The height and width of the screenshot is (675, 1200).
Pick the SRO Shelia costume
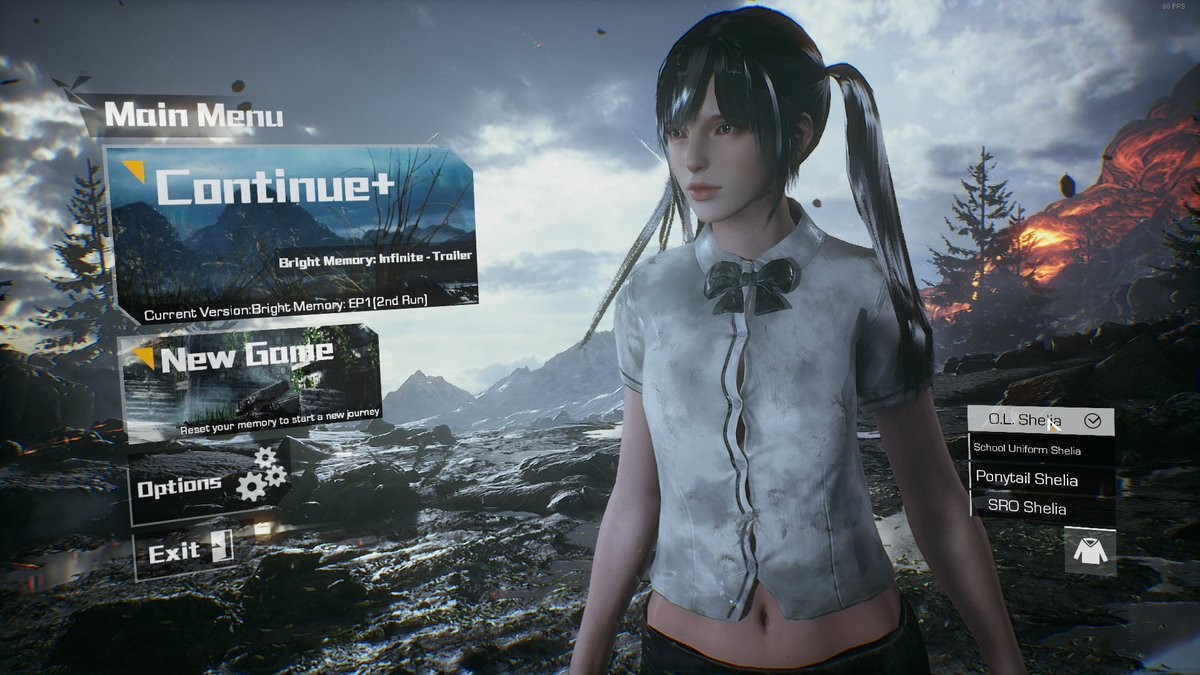pyautogui.click(x=1040, y=508)
